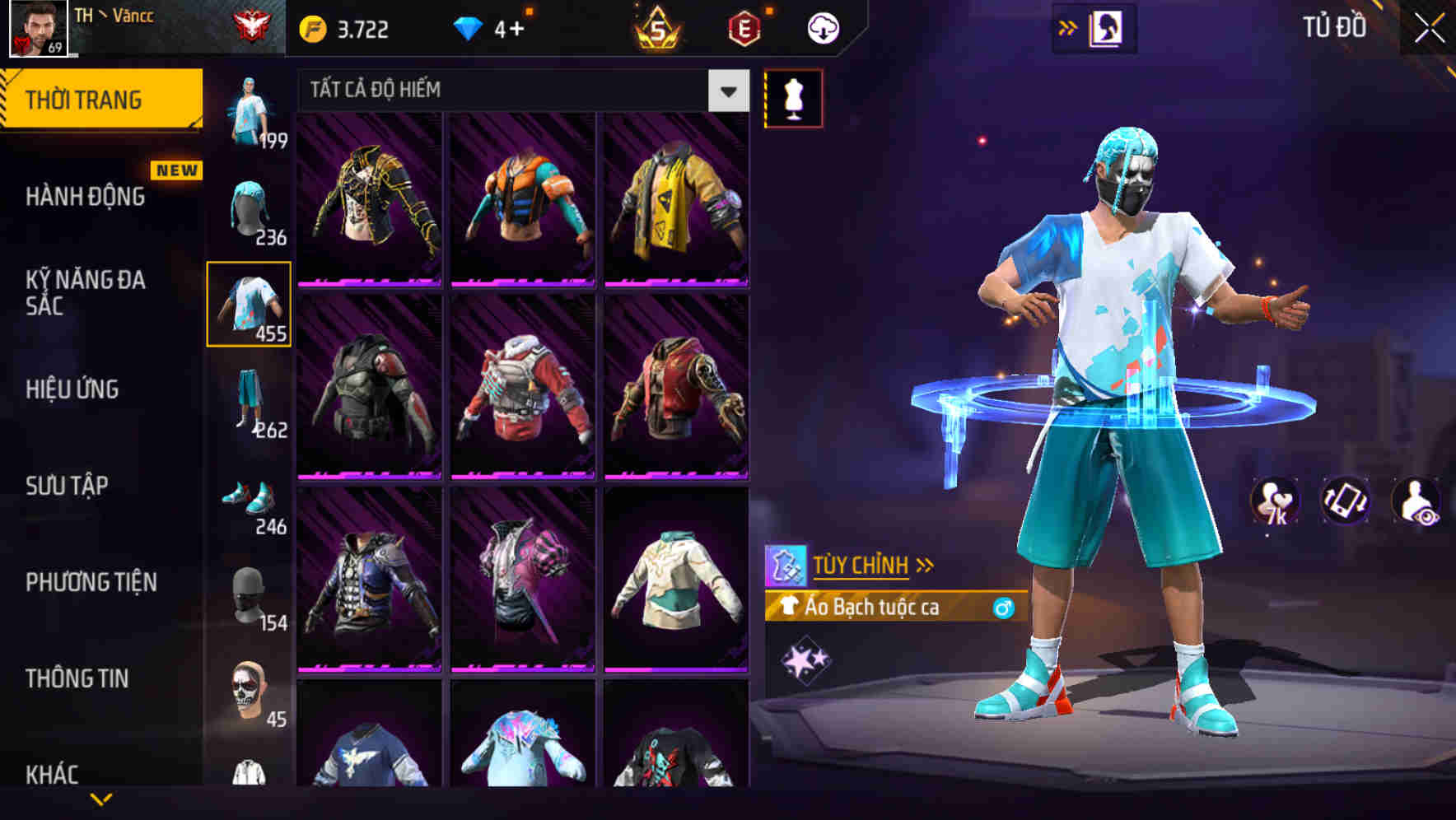
Task: Click the Áo Bạch tuộc ca item label
Action: point(873,608)
